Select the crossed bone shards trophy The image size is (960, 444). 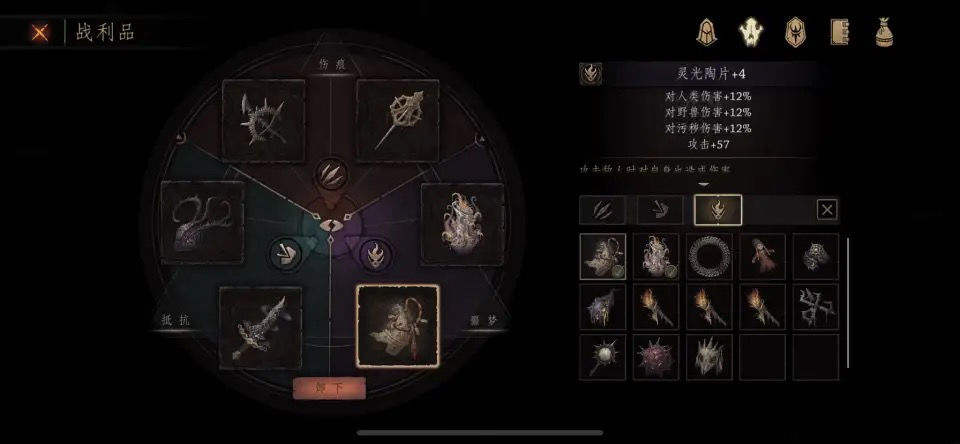coord(816,306)
